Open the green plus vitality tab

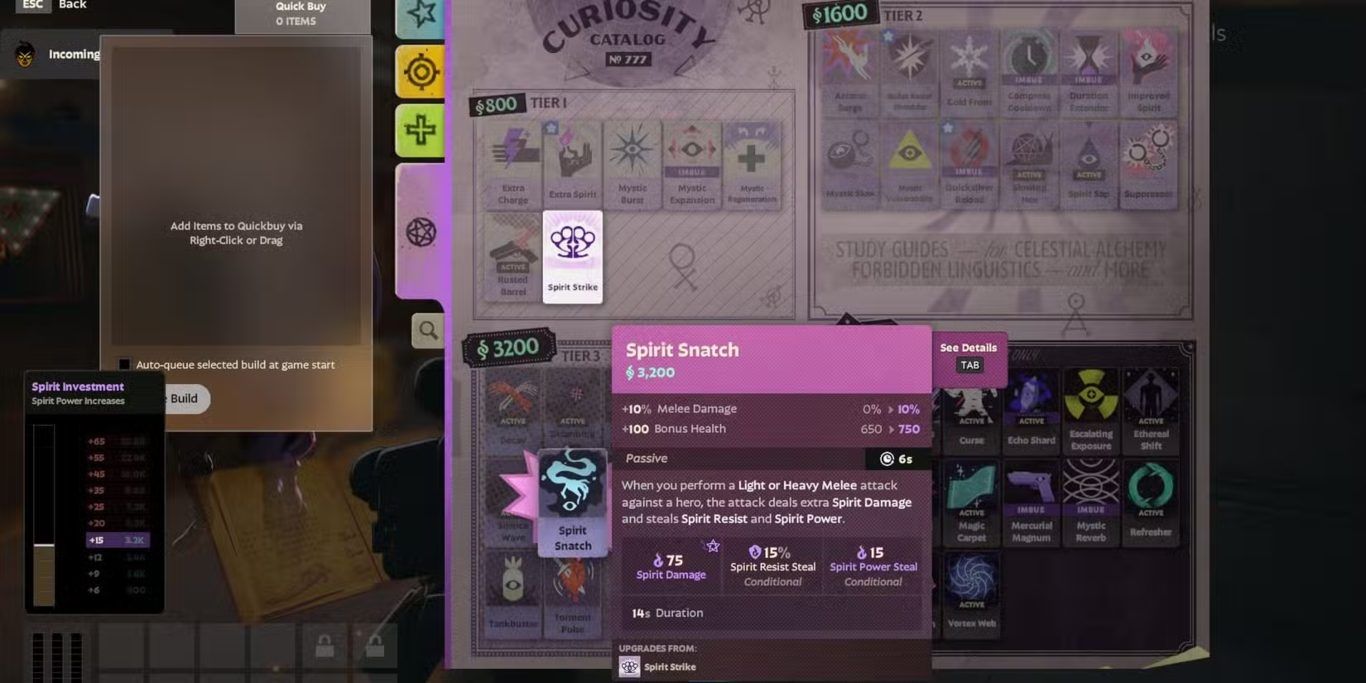[x=420, y=130]
